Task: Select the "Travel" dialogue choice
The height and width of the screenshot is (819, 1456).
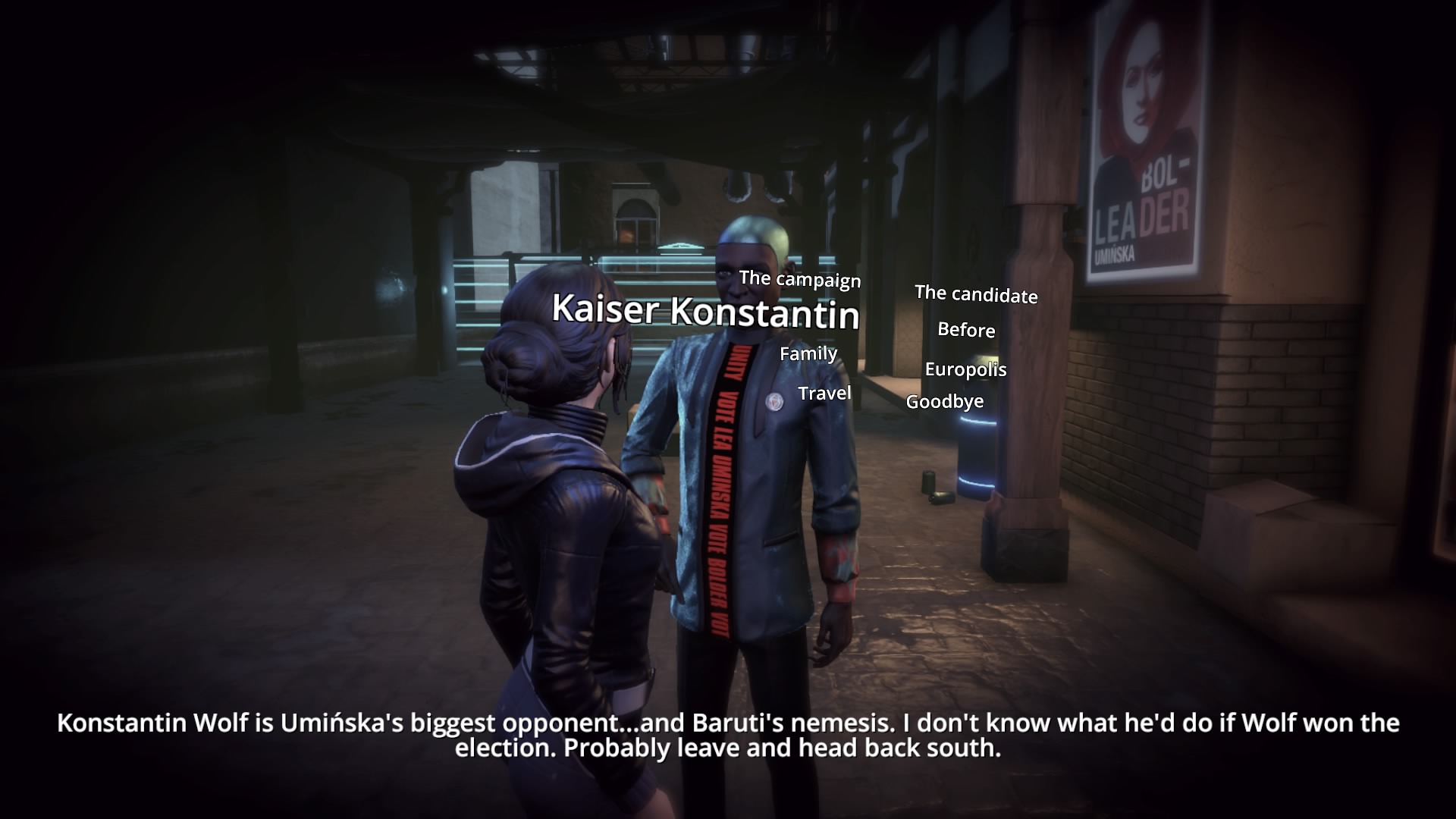Action: (824, 393)
